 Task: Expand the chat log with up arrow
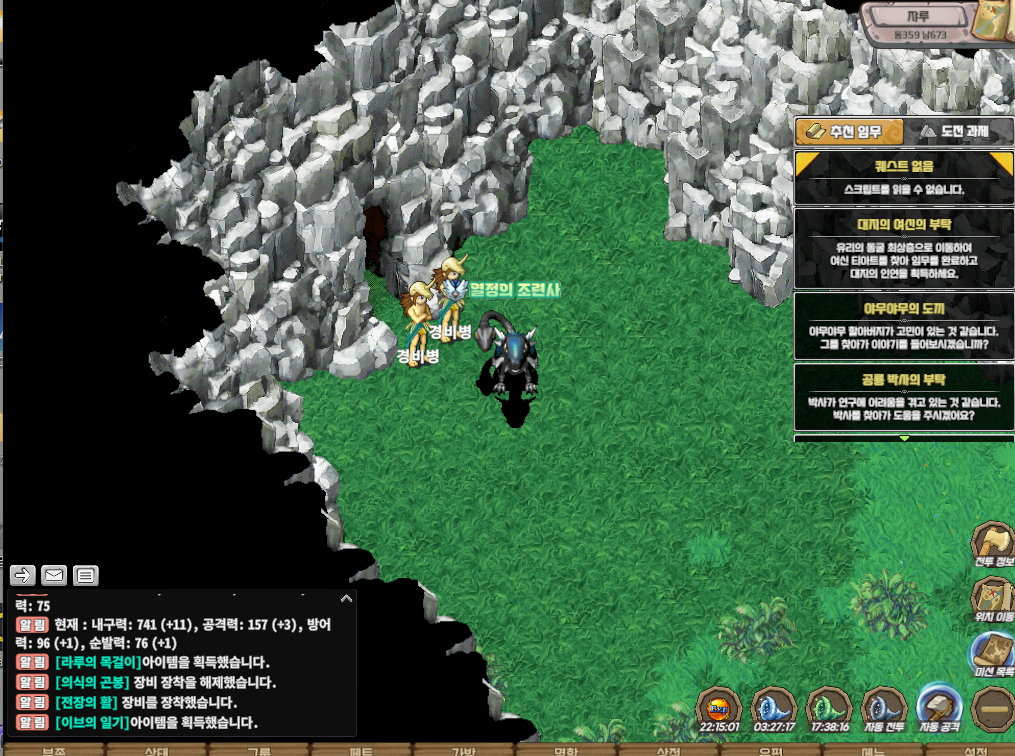click(346, 598)
